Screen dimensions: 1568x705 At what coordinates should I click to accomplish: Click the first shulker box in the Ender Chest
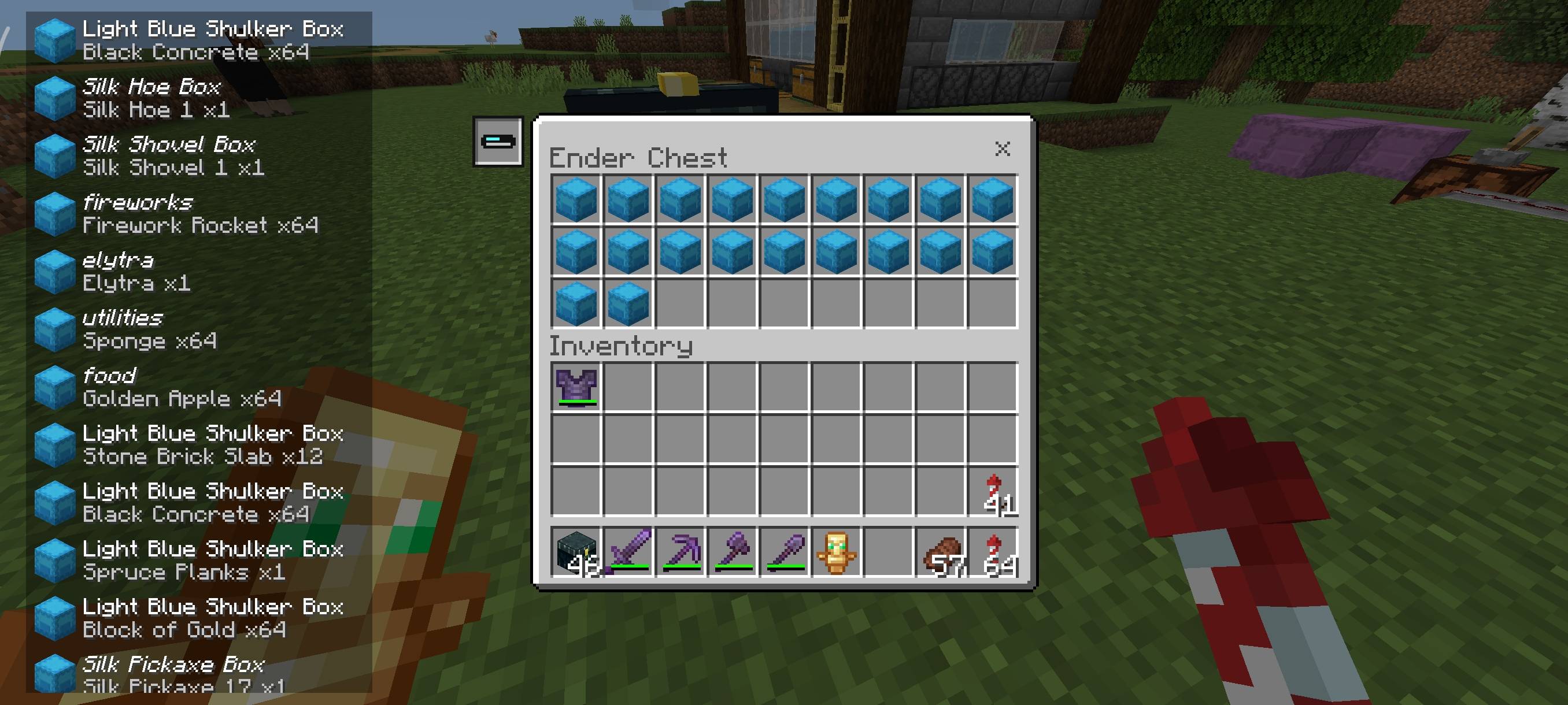click(576, 198)
